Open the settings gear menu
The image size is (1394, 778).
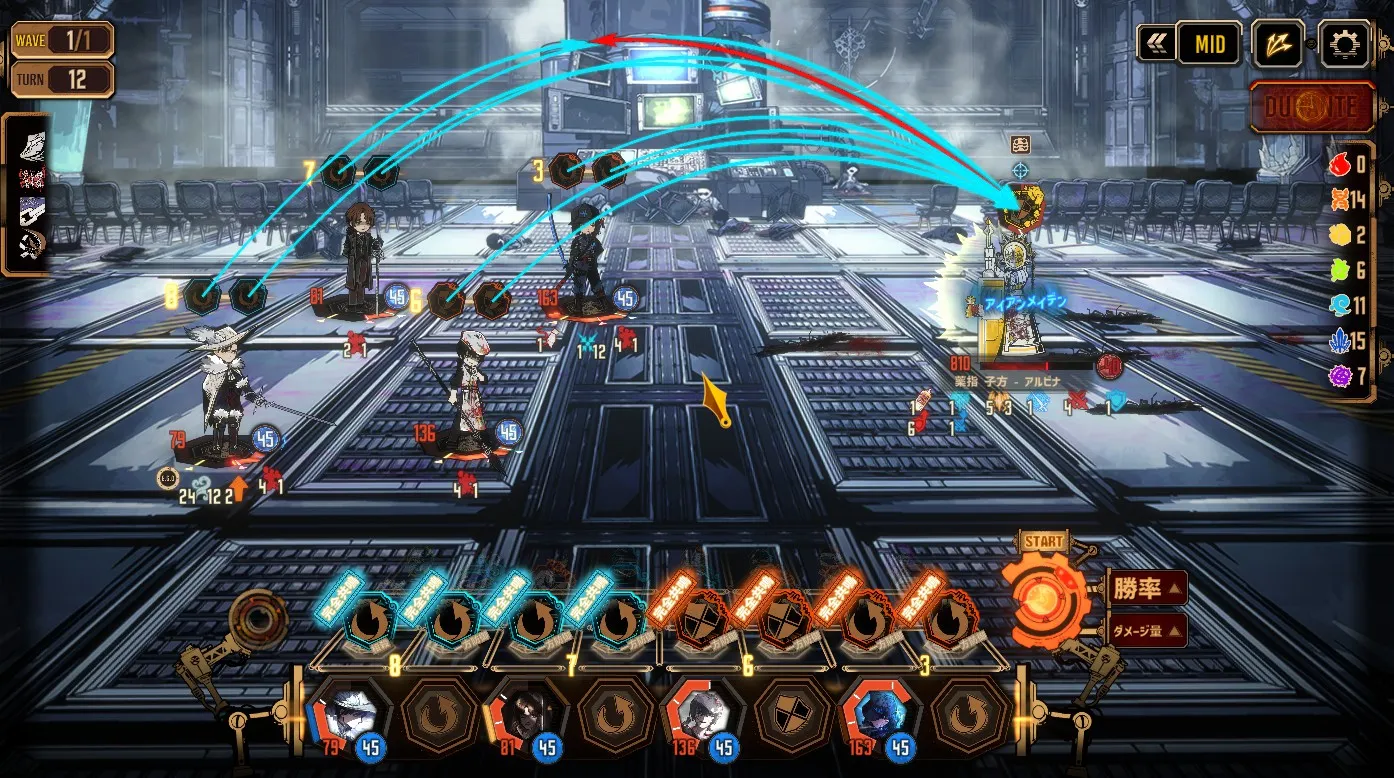click(x=1345, y=44)
